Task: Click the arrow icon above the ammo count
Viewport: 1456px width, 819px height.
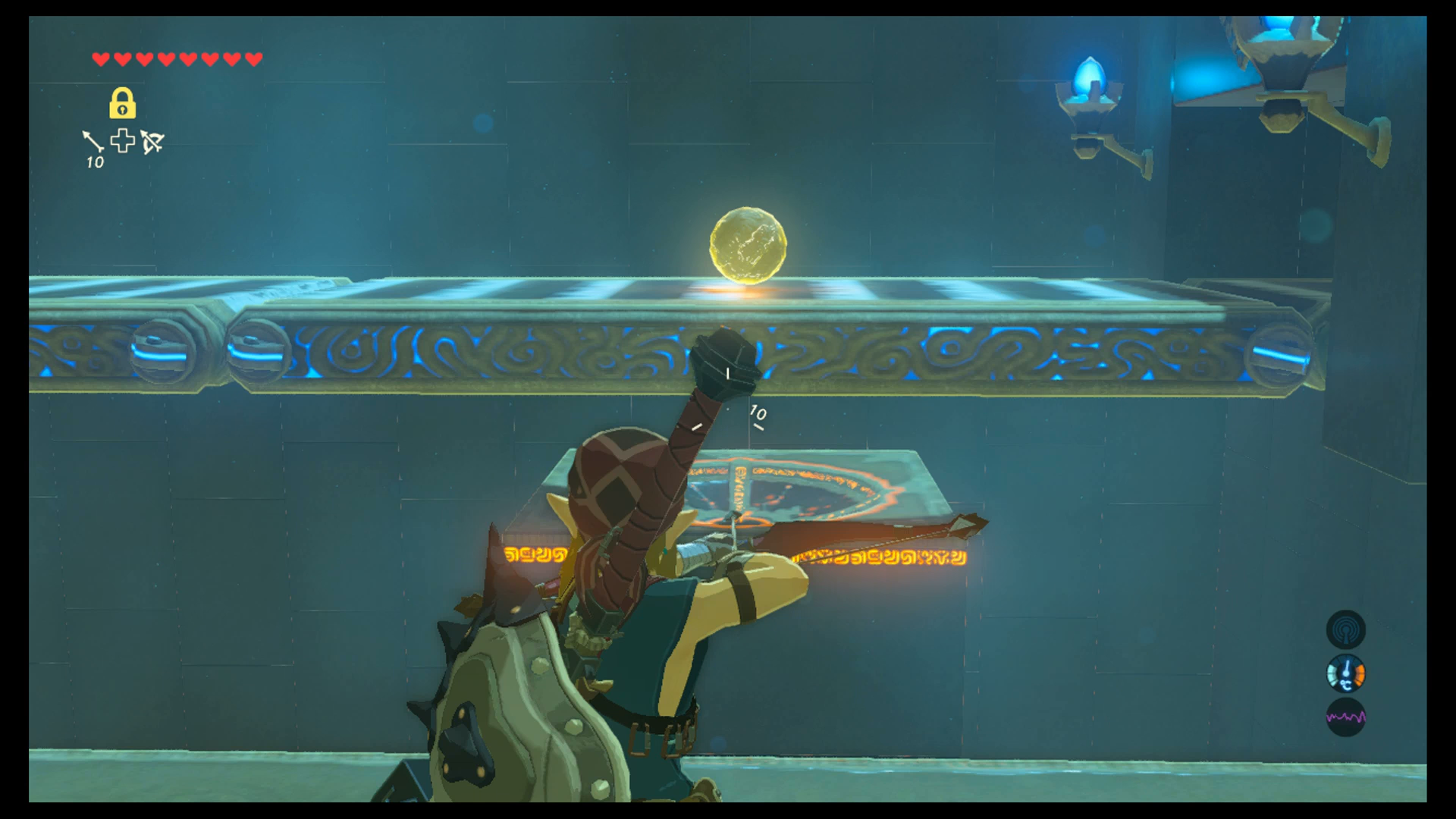Action: [93, 140]
